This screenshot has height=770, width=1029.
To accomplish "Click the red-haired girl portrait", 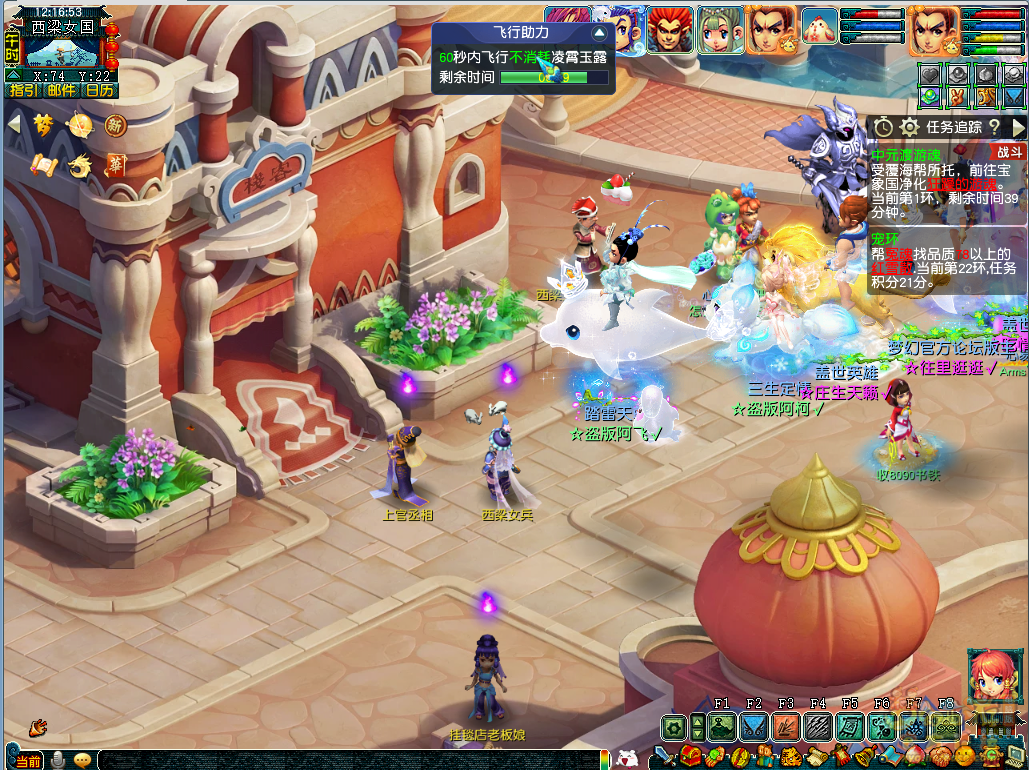I will point(995,675).
